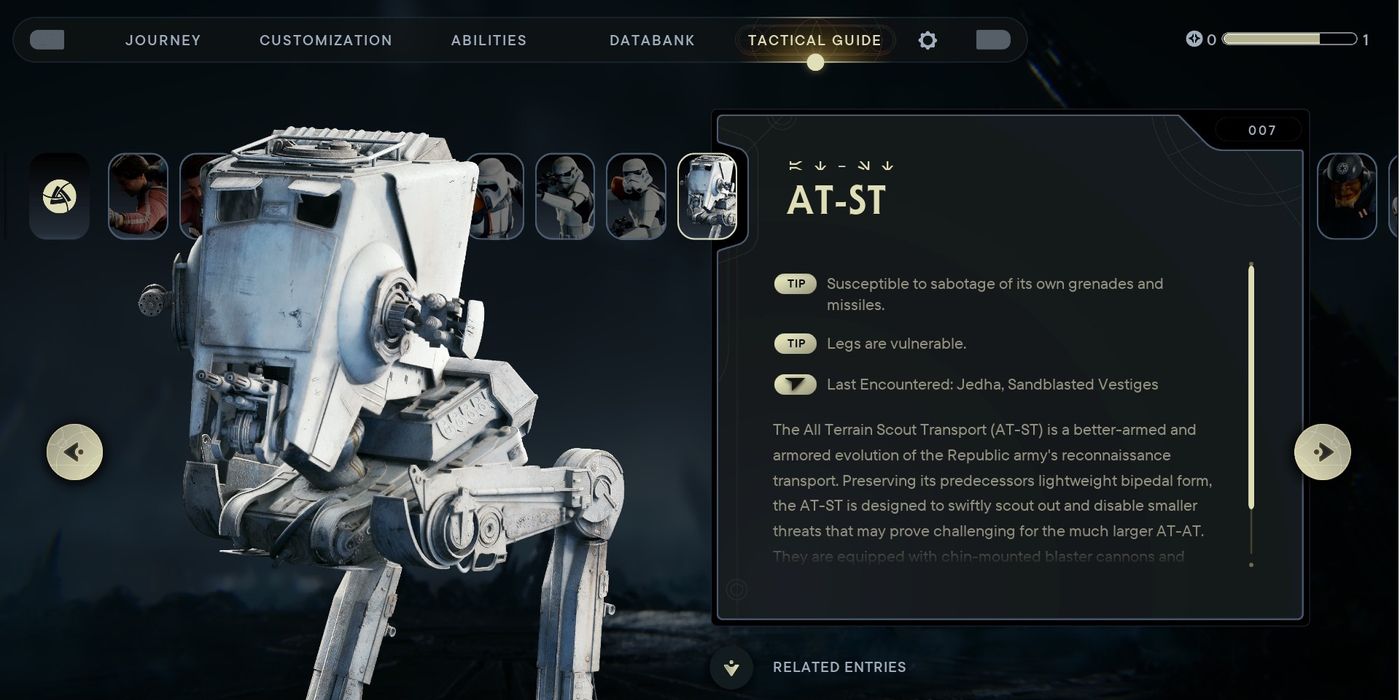
Task: Open settings via the gear icon
Action: 928,40
